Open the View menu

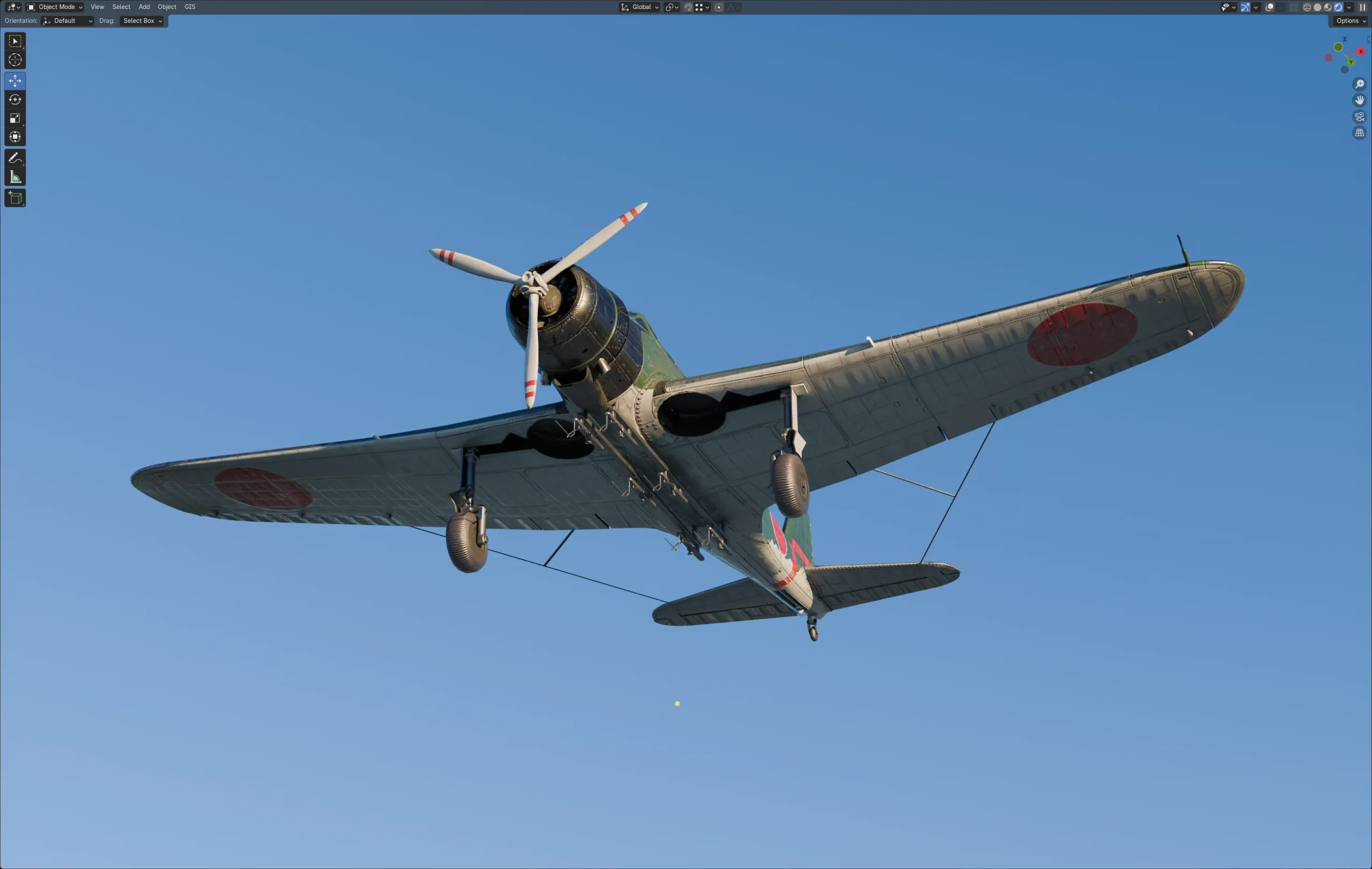pyautogui.click(x=97, y=7)
